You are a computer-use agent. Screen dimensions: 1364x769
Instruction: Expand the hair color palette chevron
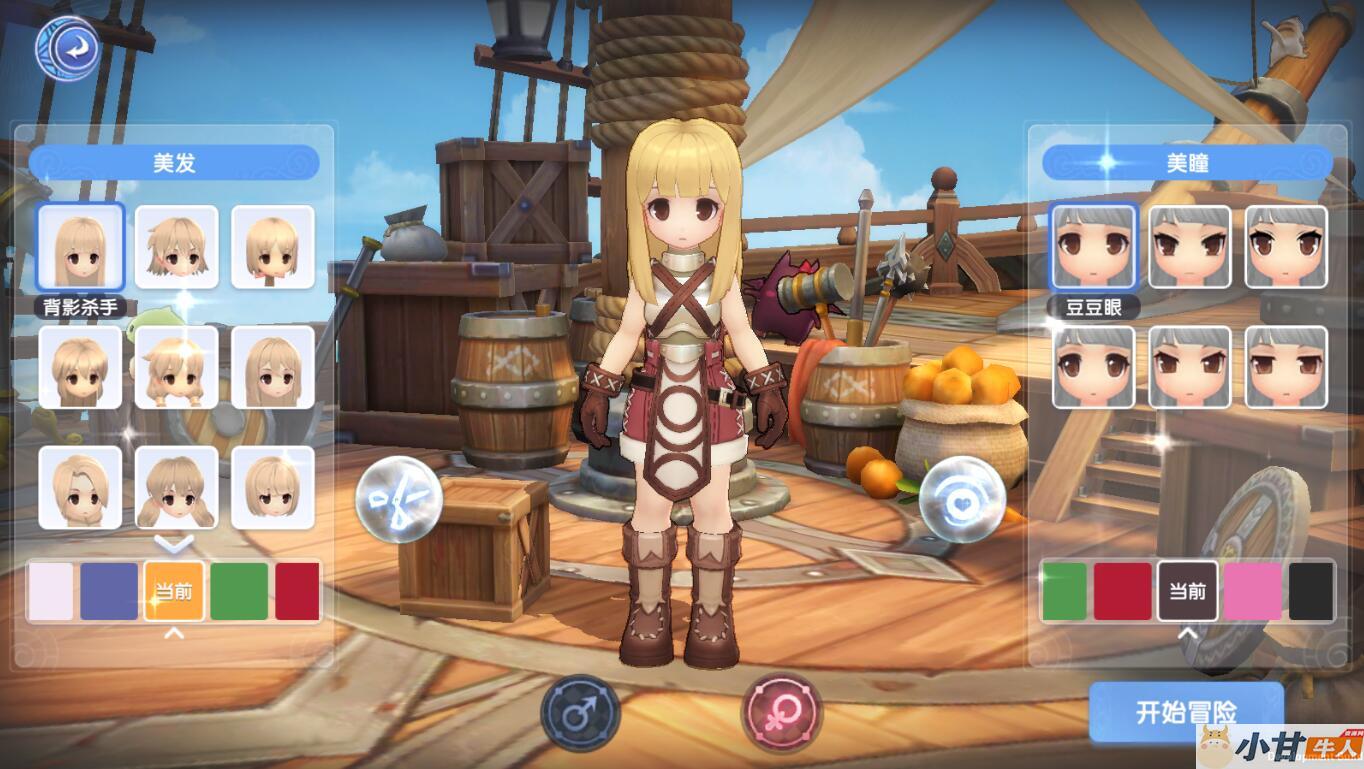tap(174, 633)
